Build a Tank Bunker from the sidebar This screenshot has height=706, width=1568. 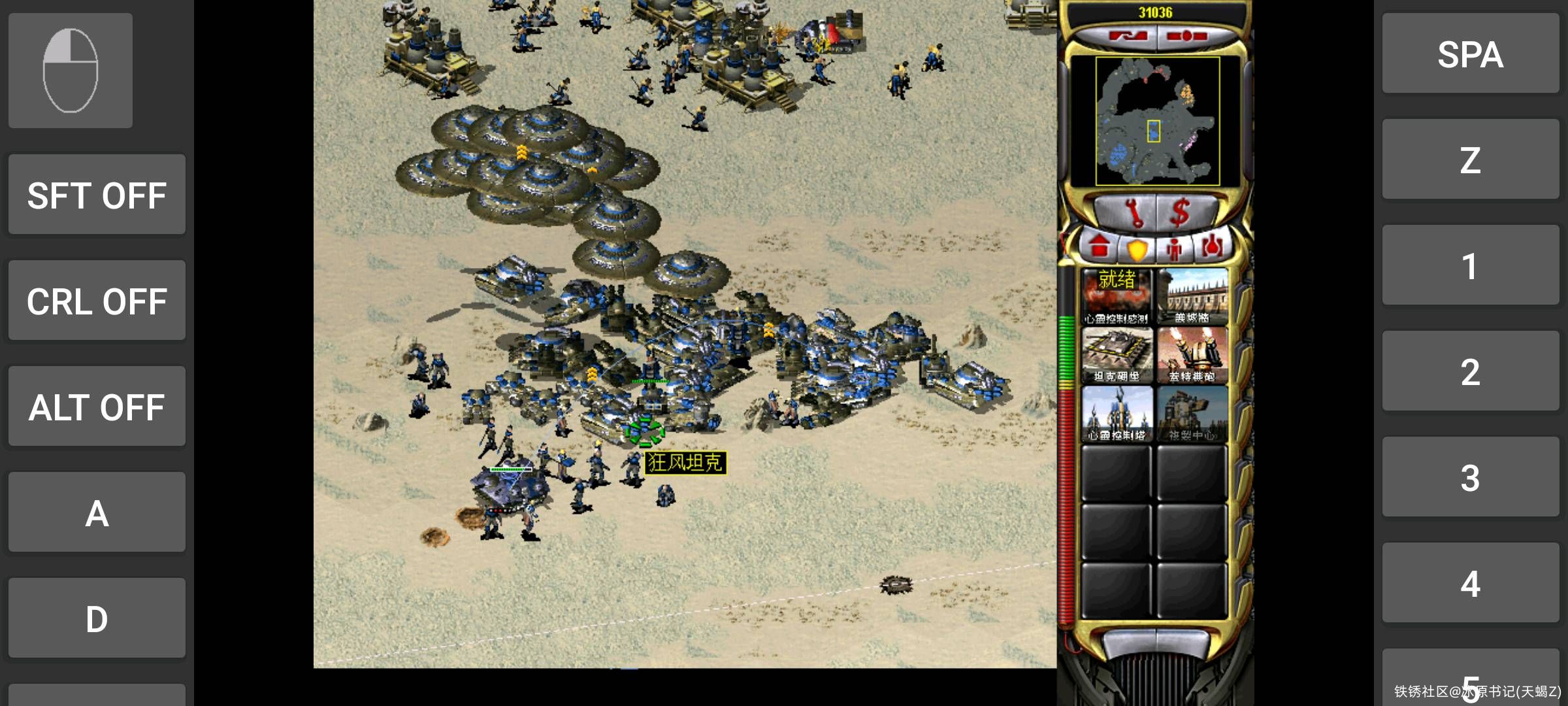(1117, 355)
